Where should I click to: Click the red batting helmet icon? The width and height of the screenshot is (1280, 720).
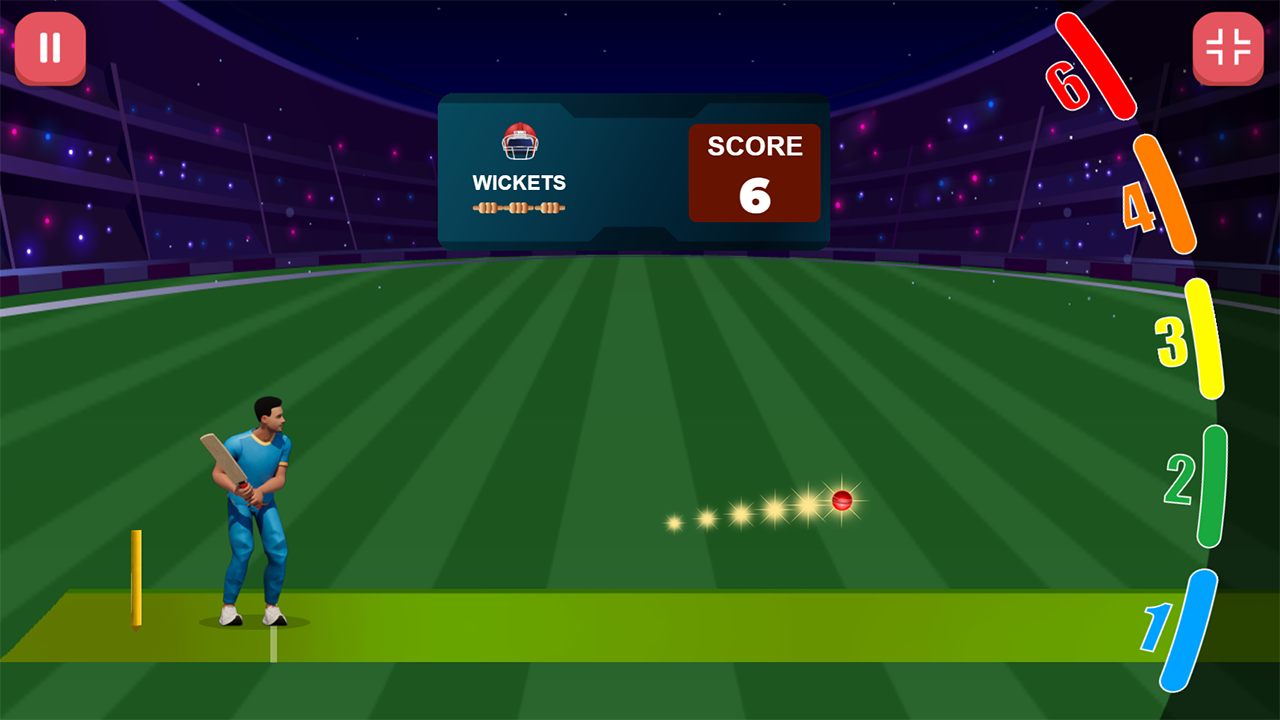point(518,145)
